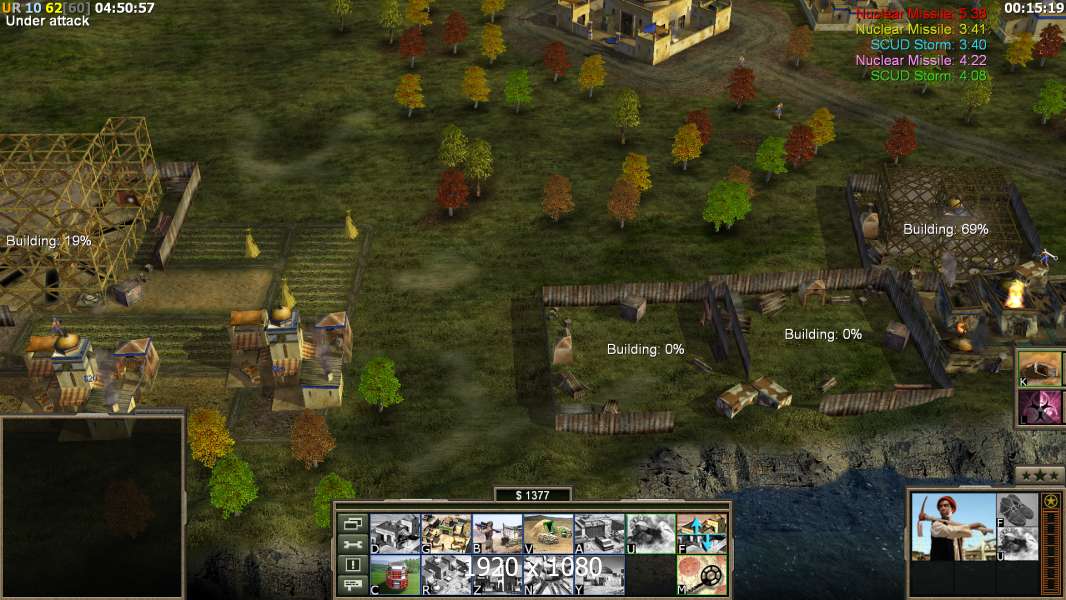The width and height of the screenshot is (1066, 600).
Task: Activate the power shortcut marked K
Action: tap(1041, 368)
